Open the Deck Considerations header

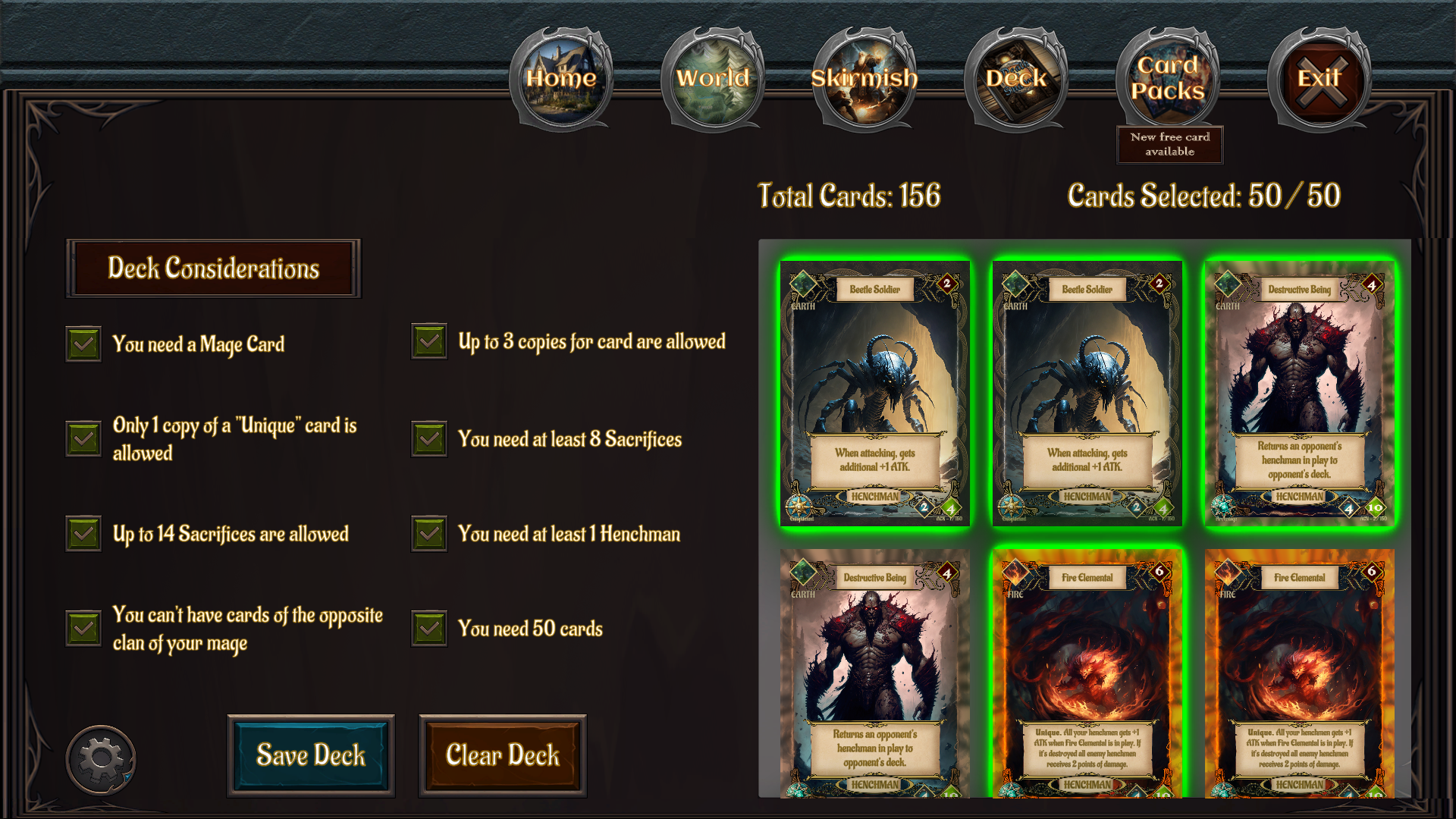click(215, 268)
